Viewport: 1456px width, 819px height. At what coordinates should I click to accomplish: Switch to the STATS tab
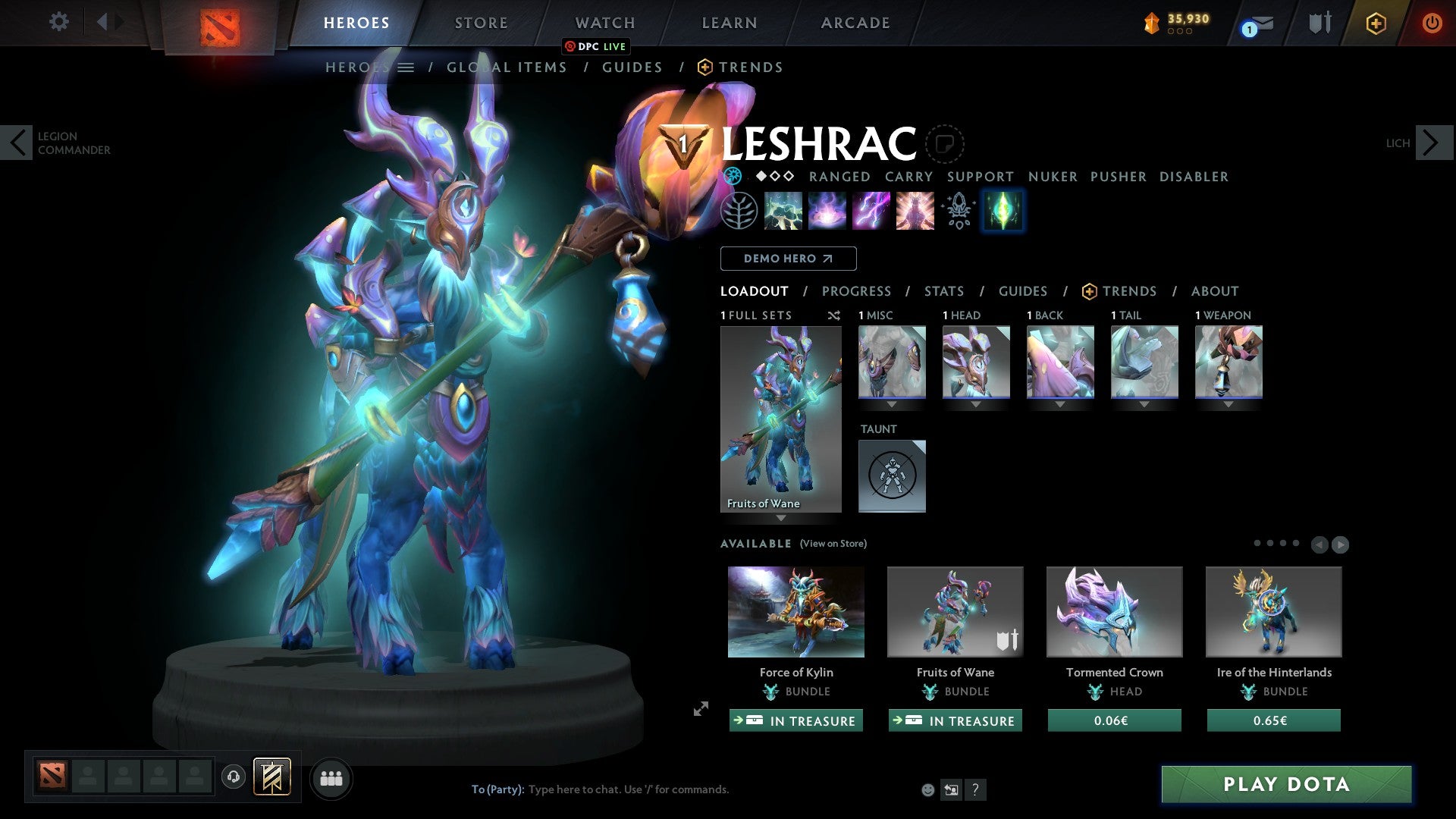tap(944, 291)
